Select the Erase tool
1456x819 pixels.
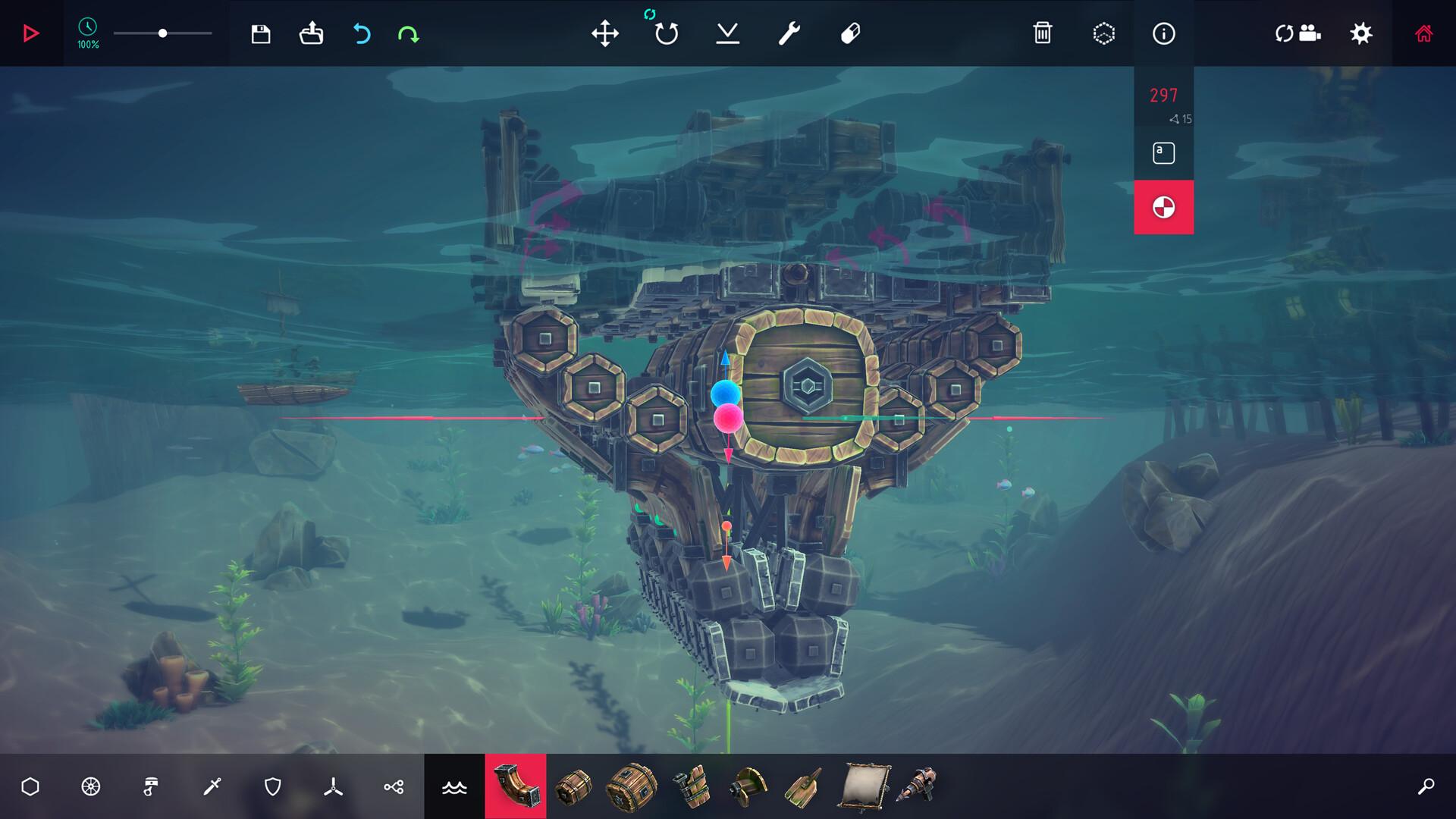(849, 33)
